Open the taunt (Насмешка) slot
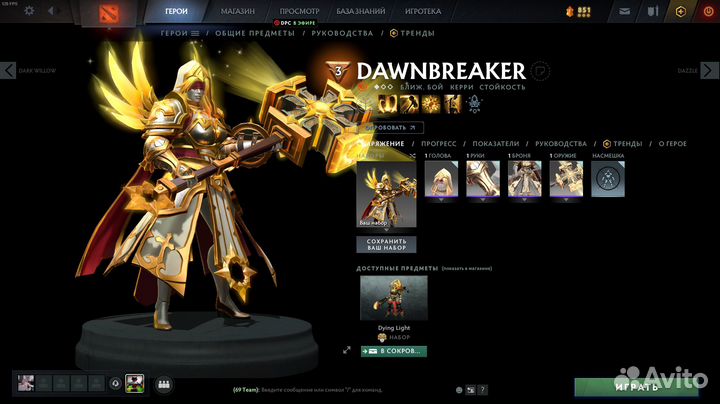 pos(608,179)
